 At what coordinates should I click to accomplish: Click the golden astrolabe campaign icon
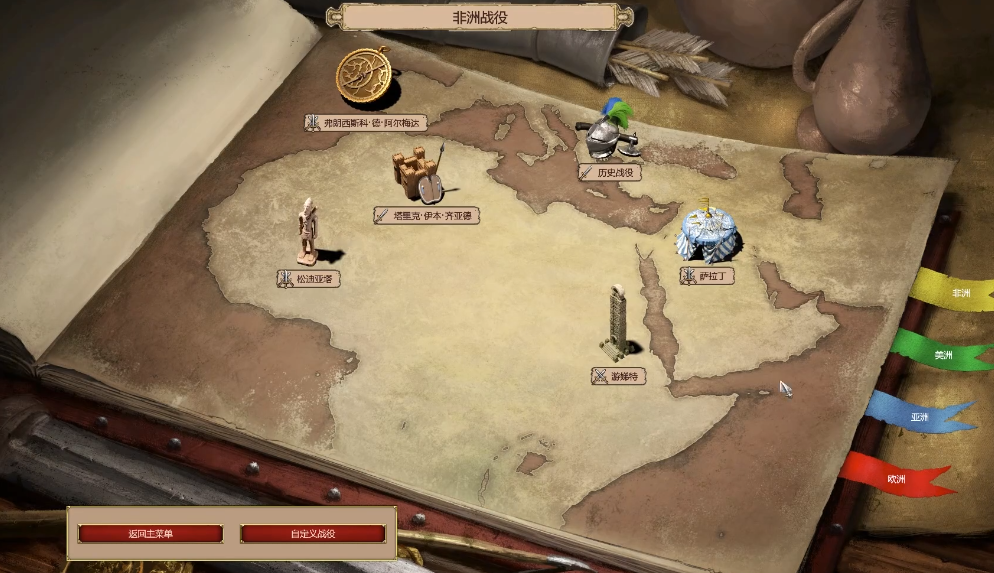click(367, 76)
